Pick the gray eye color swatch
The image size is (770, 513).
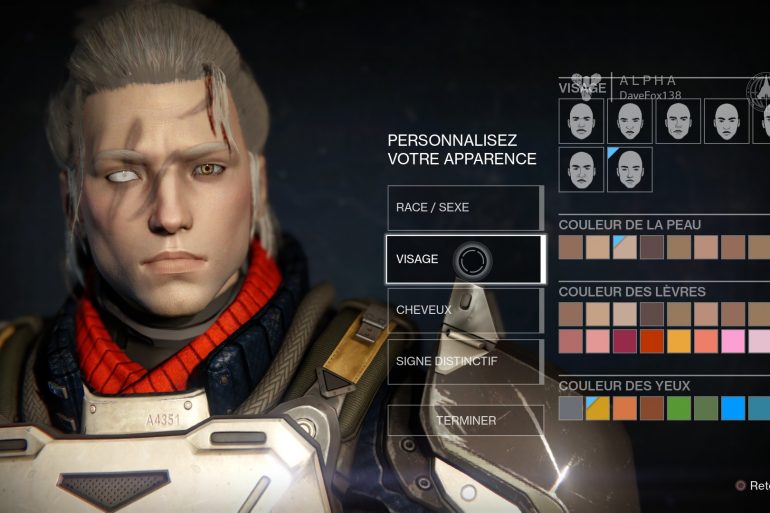pyautogui.click(x=571, y=408)
